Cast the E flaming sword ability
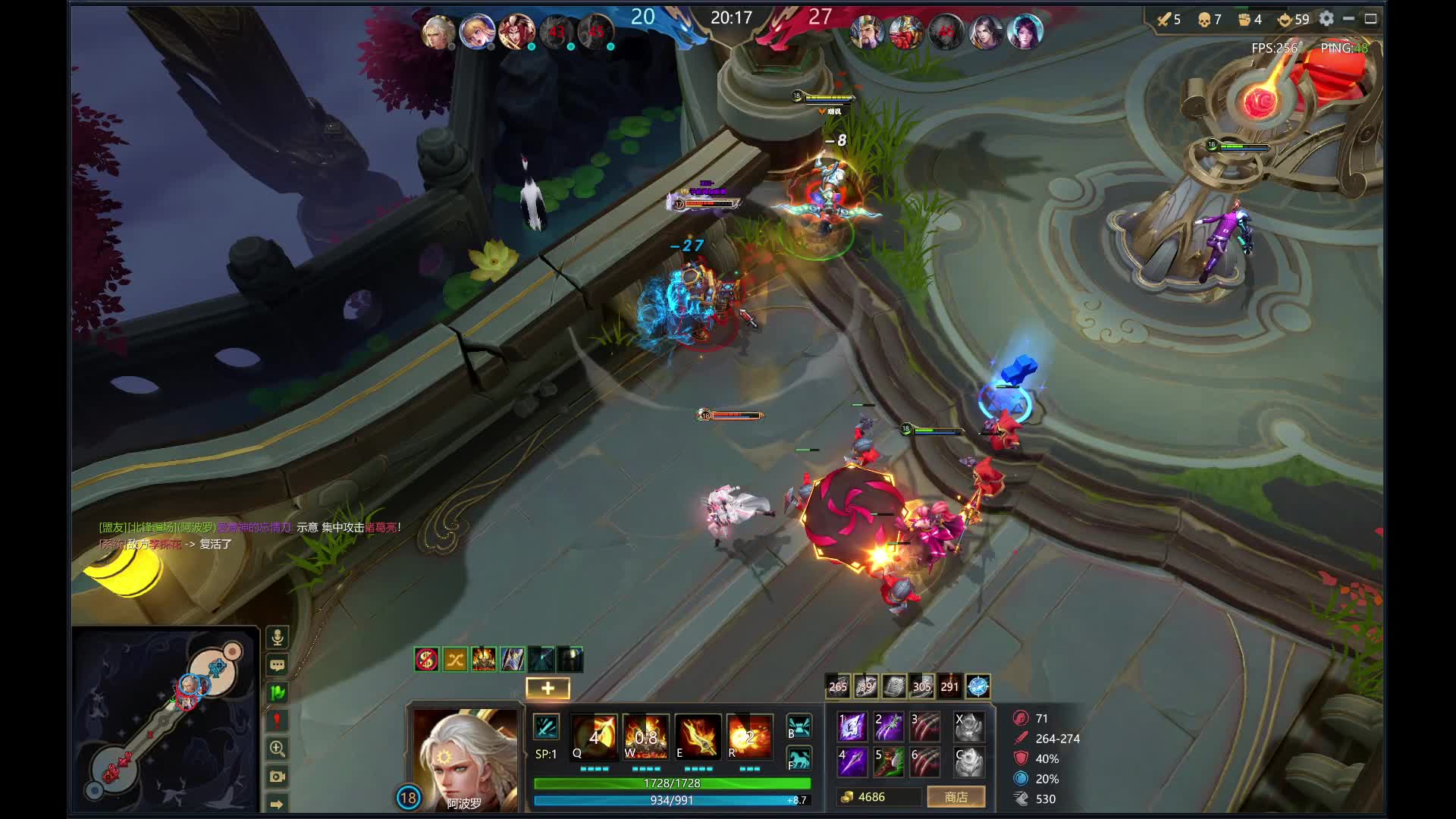The image size is (1456, 819). [x=697, y=736]
